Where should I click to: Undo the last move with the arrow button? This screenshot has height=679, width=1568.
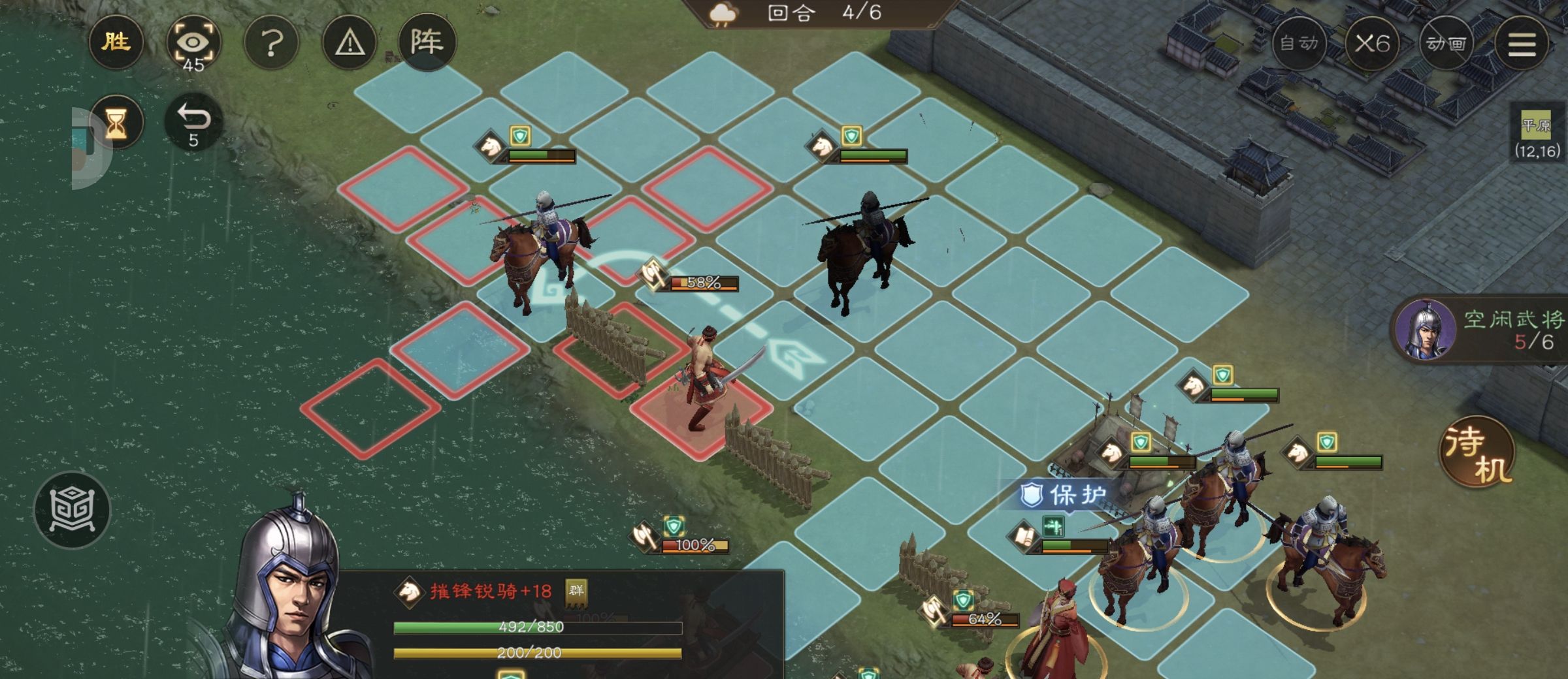(x=193, y=122)
